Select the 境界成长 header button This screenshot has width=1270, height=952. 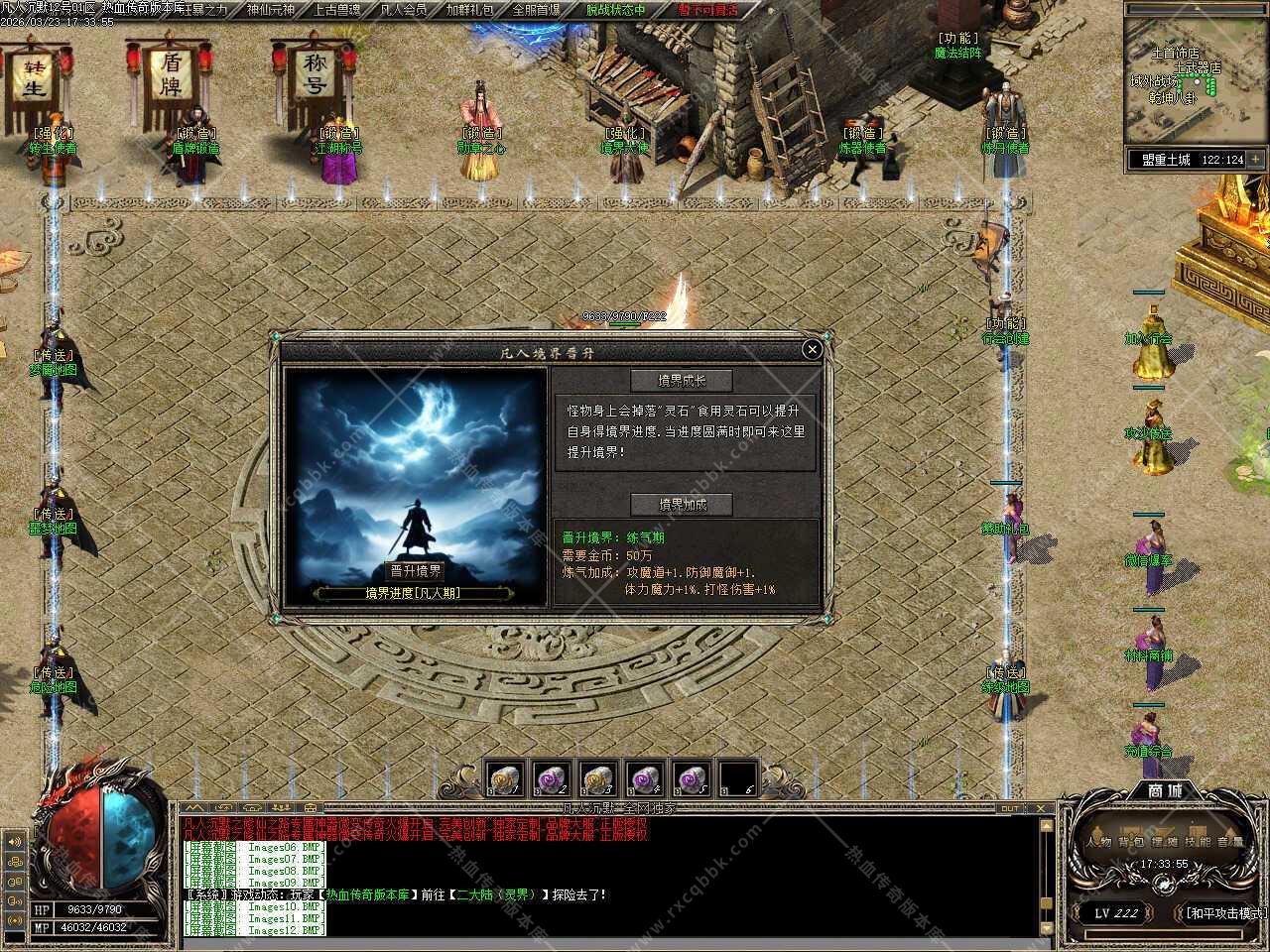pos(682,381)
